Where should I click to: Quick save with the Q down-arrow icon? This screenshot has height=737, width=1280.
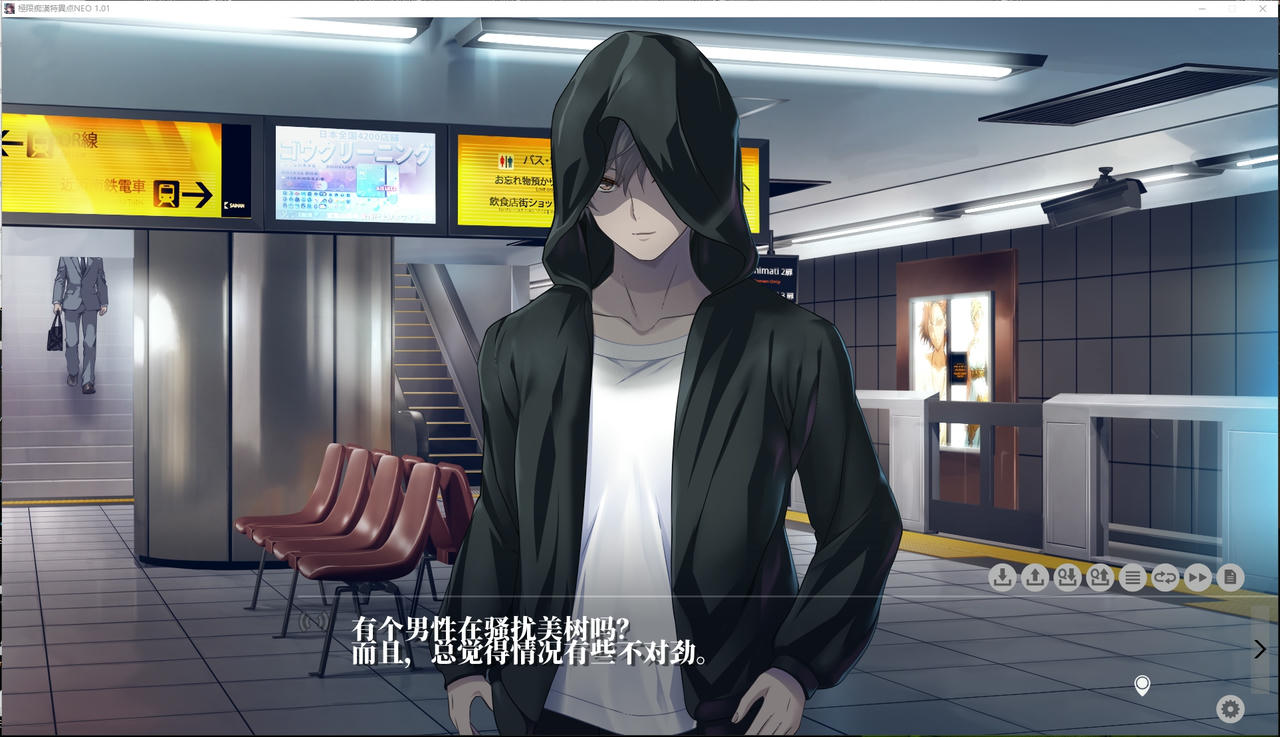pyautogui.click(x=1068, y=577)
